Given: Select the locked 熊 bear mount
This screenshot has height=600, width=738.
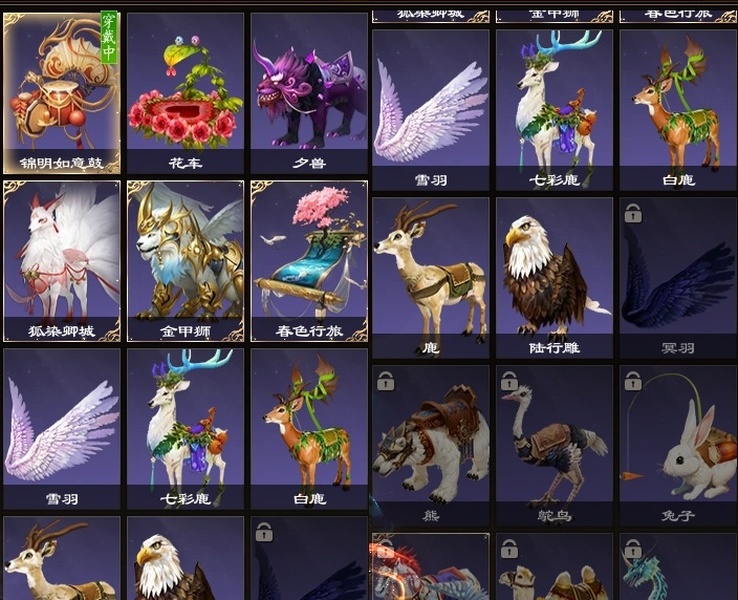Looking at the screenshot, I should [431, 445].
